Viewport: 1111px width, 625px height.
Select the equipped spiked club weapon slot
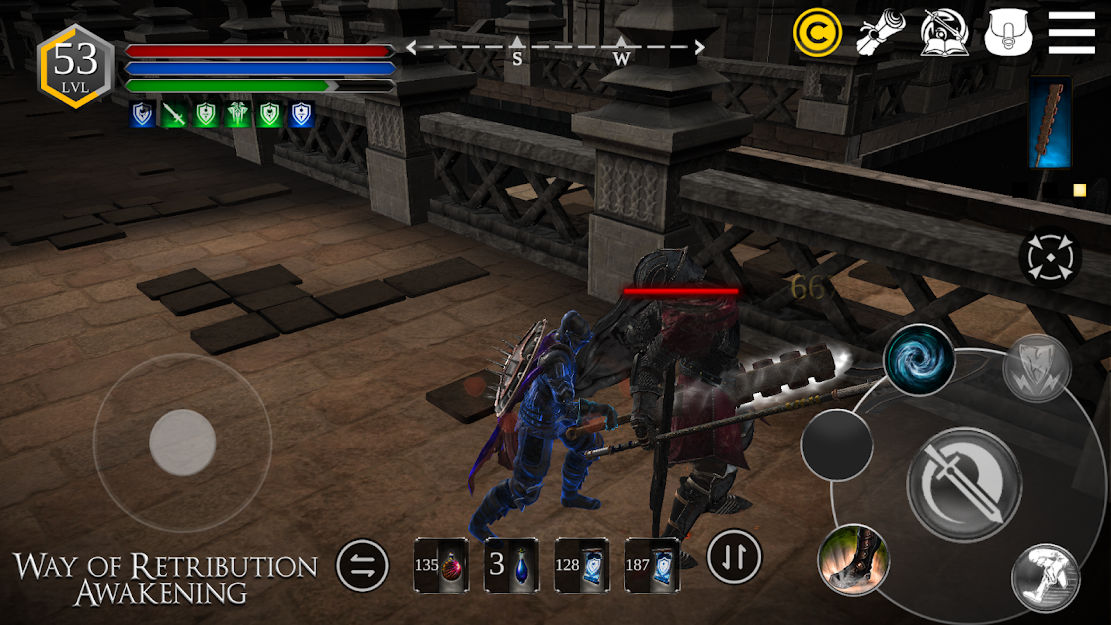tap(1050, 122)
